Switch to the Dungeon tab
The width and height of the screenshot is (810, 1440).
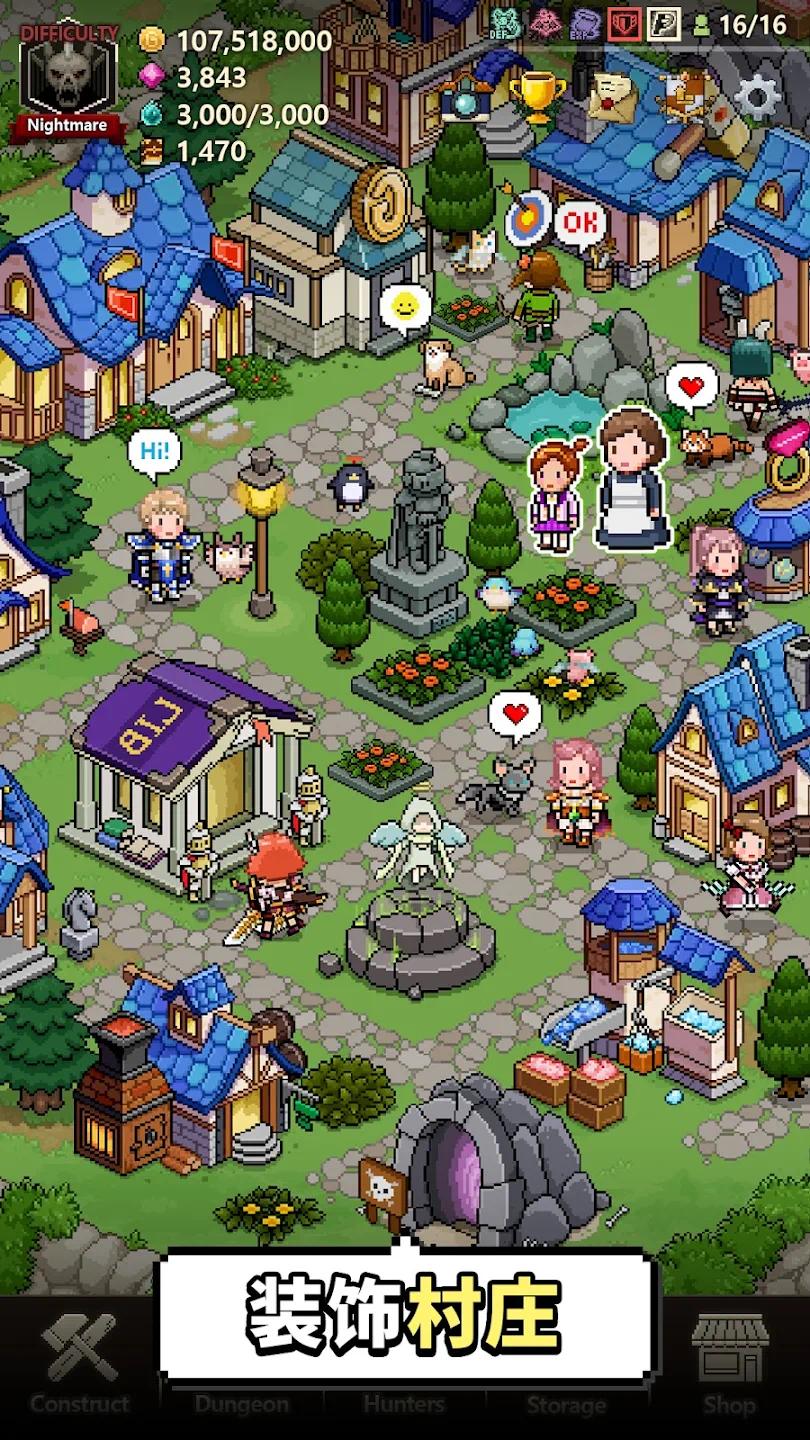click(241, 1400)
